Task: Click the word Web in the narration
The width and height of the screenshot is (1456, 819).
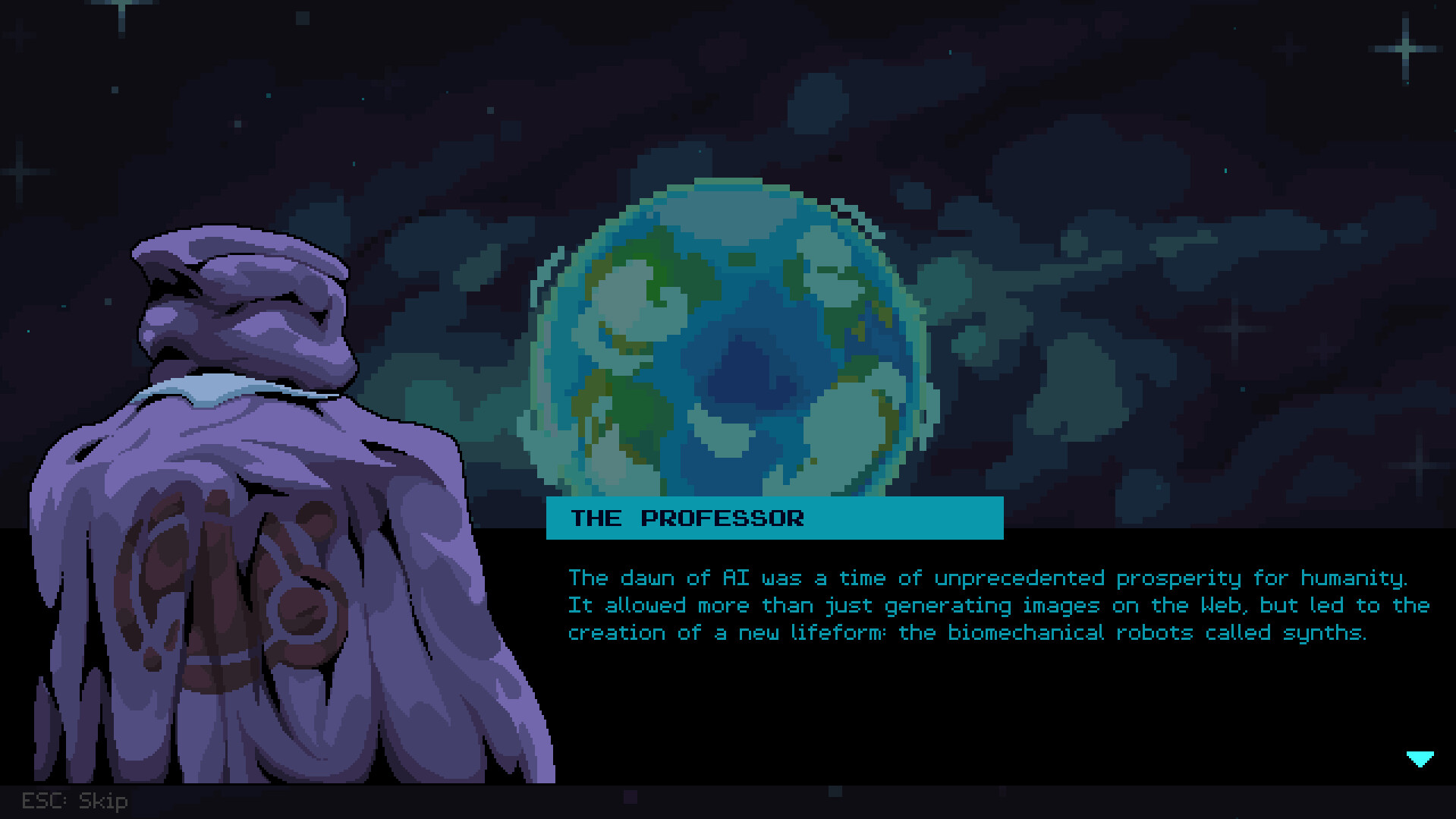Action: (x=1219, y=605)
